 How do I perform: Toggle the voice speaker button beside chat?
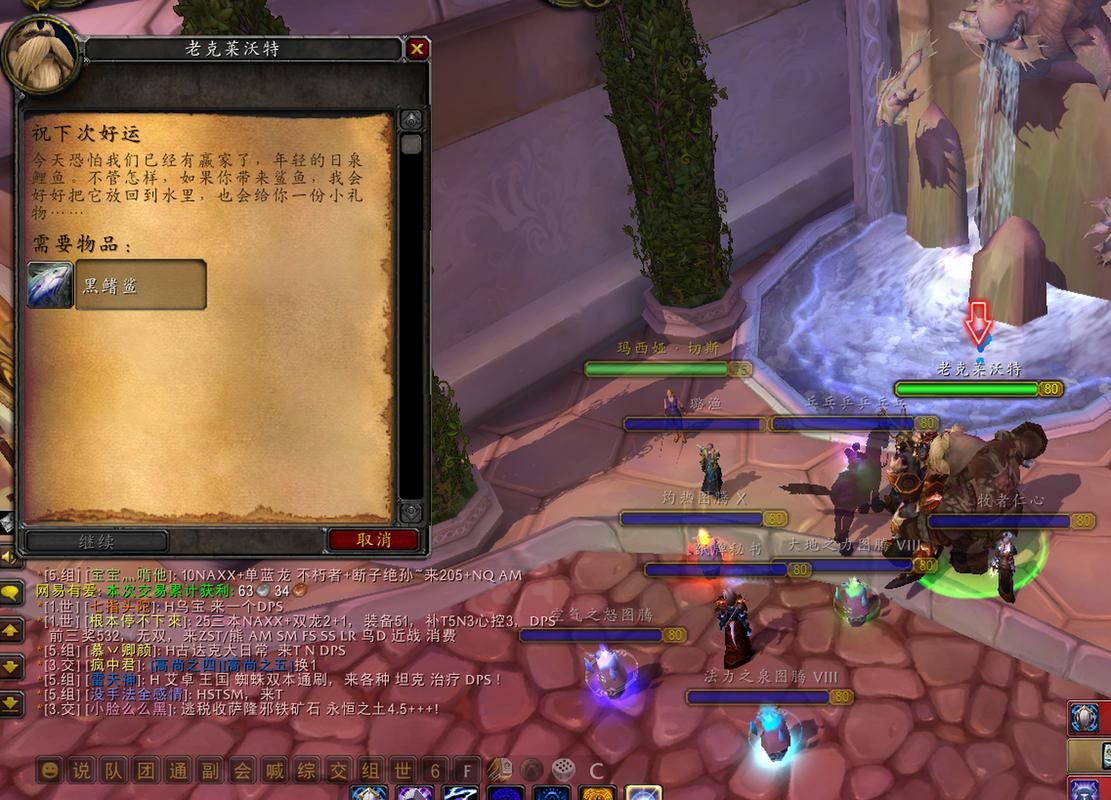pyautogui.click(x=7, y=556)
